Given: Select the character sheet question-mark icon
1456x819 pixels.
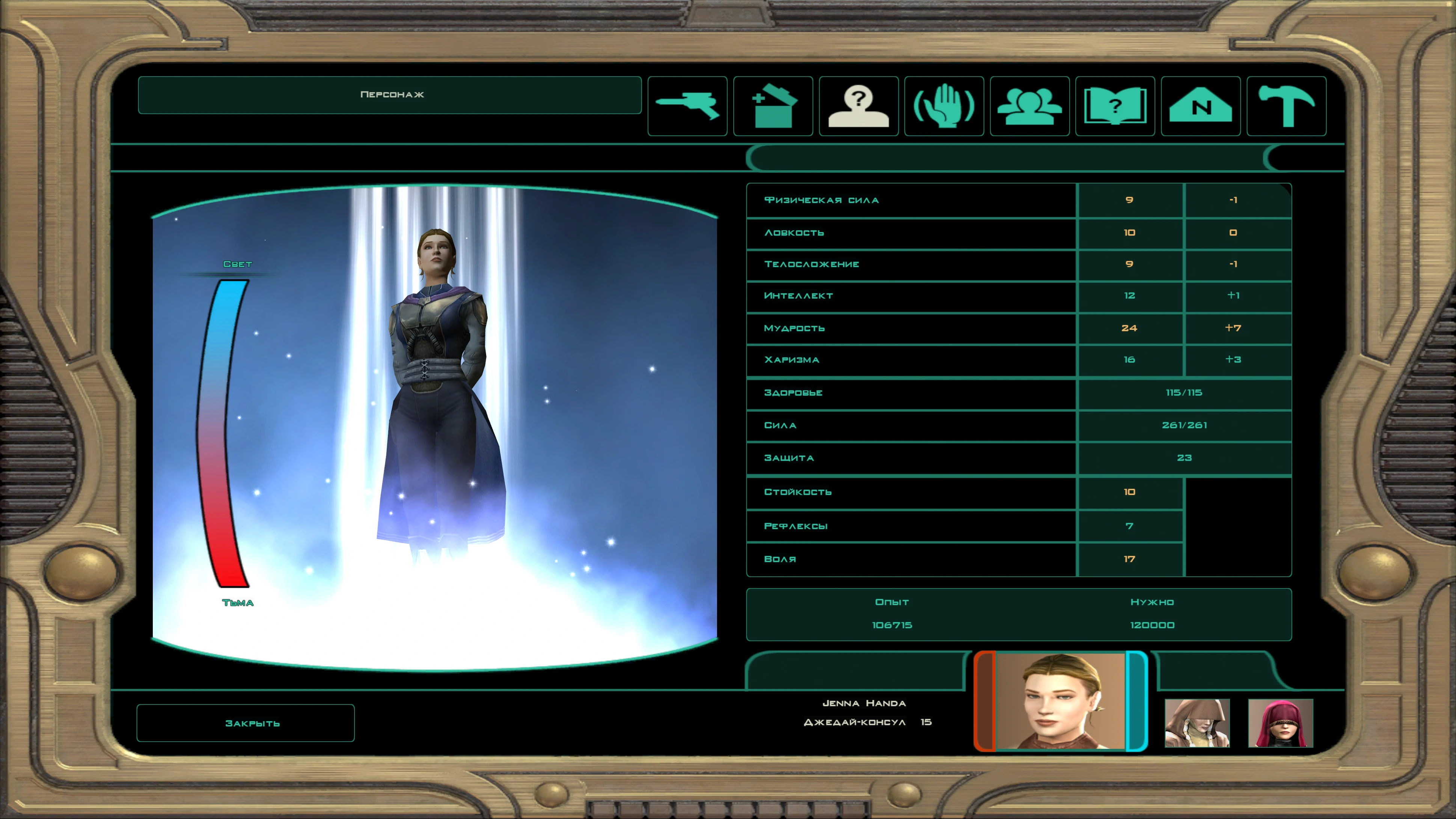Looking at the screenshot, I should point(858,106).
